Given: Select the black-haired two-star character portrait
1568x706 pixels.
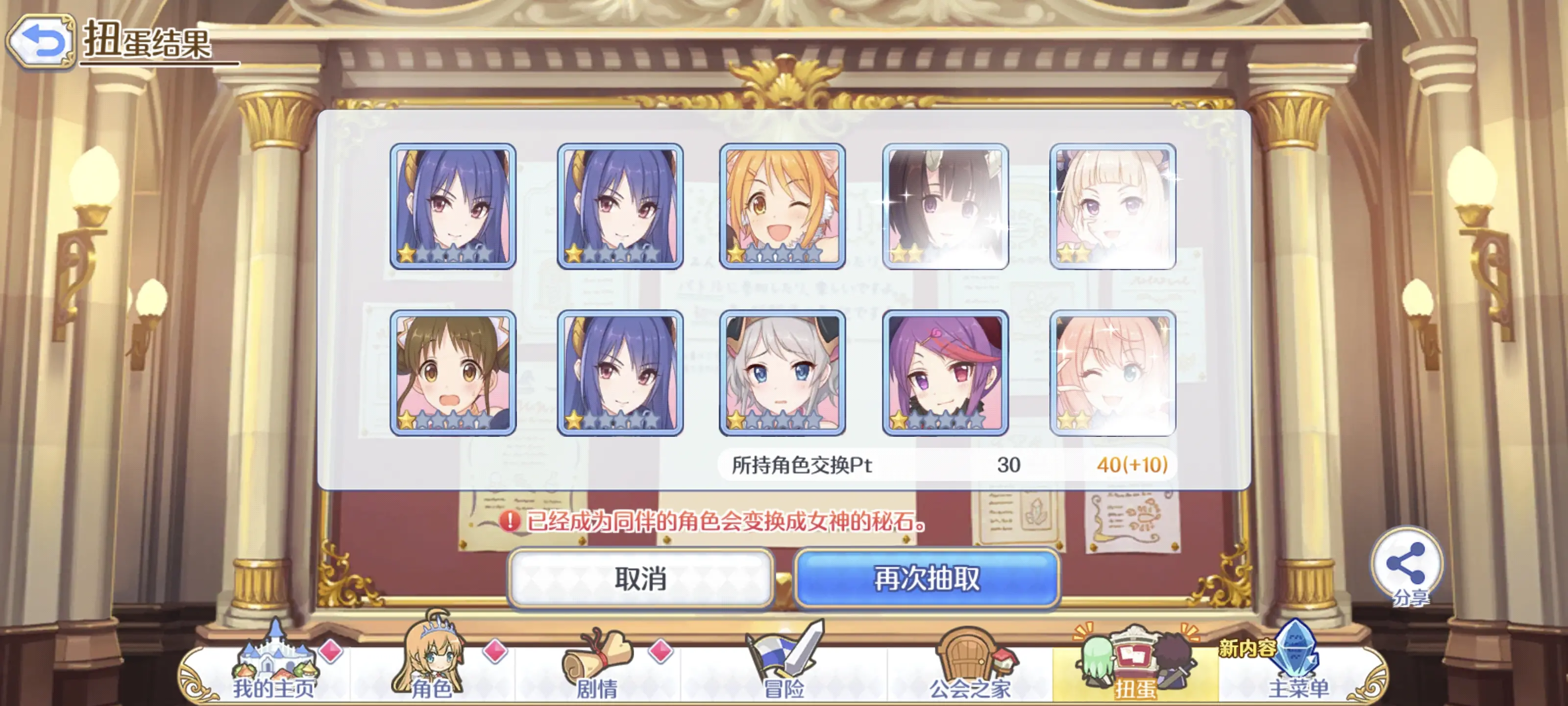Looking at the screenshot, I should coord(945,206).
